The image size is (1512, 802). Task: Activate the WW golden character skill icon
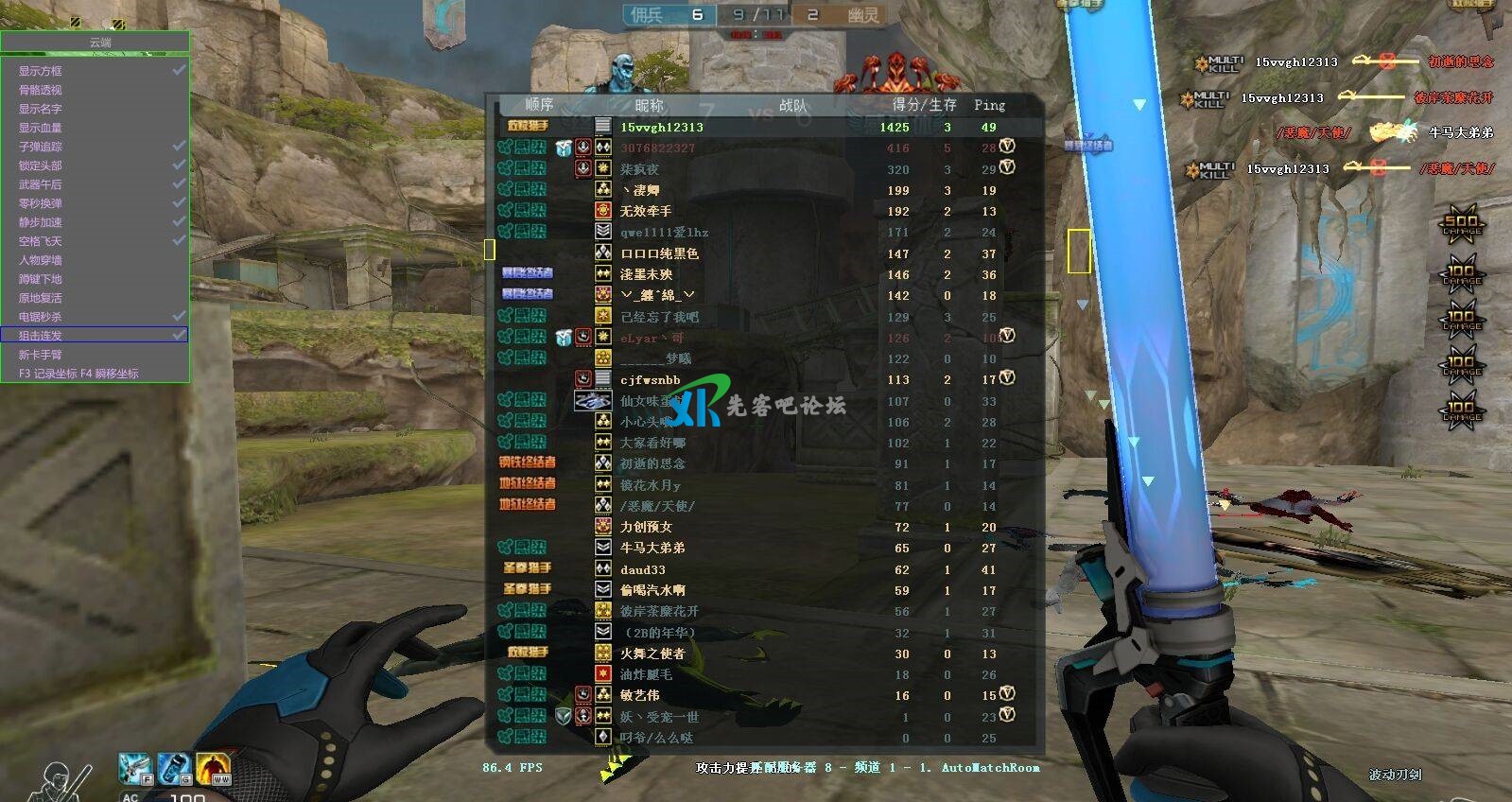click(x=214, y=767)
